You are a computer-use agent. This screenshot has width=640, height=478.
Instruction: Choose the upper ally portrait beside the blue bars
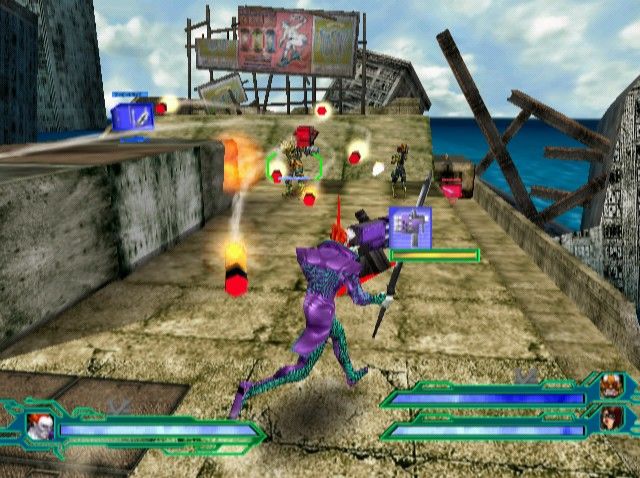pos(610,384)
